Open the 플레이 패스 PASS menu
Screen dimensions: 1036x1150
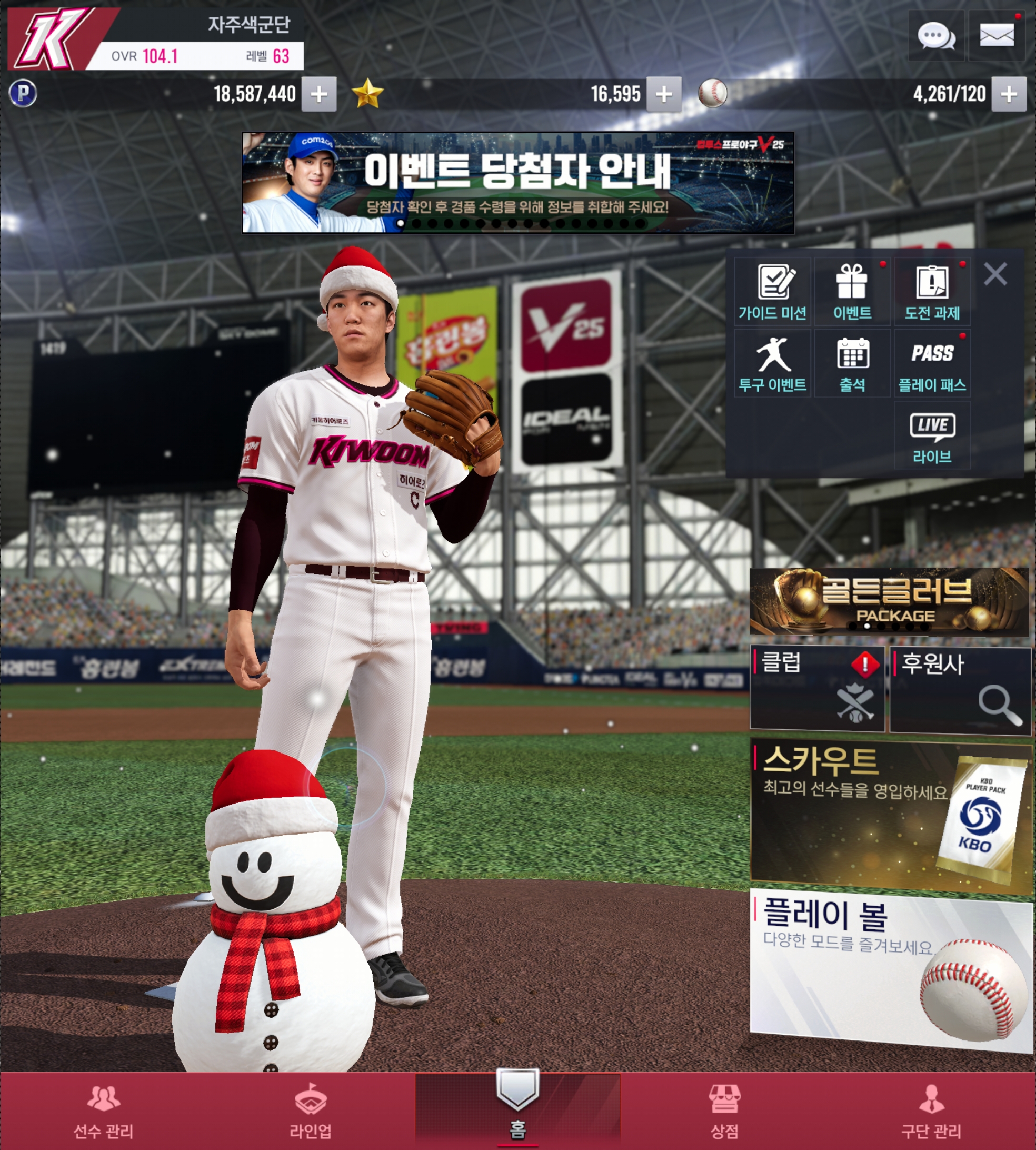[x=932, y=364]
